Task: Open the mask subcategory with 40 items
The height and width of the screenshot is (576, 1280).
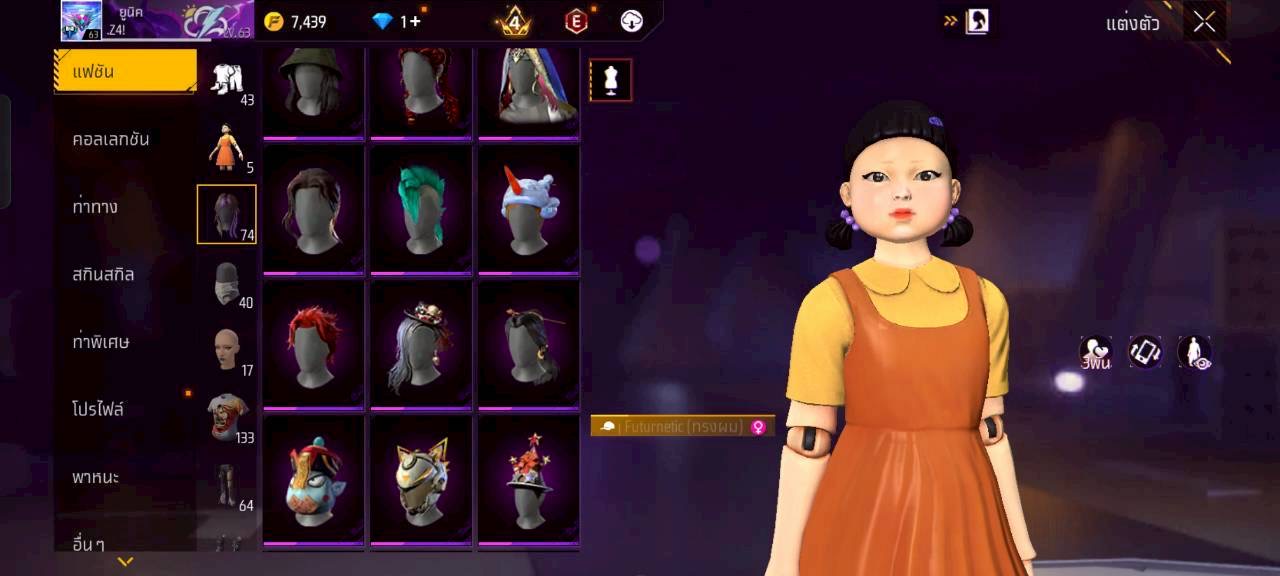Action: [x=227, y=284]
